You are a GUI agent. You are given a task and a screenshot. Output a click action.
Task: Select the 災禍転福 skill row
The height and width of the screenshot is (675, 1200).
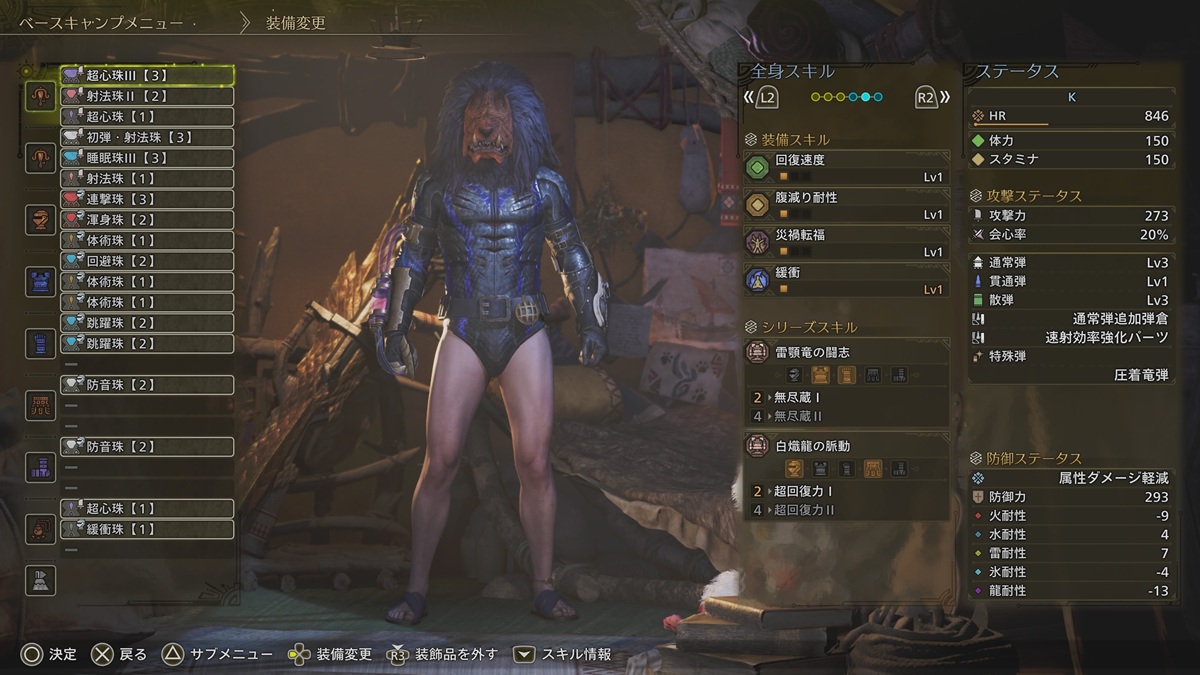[x=846, y=243]
